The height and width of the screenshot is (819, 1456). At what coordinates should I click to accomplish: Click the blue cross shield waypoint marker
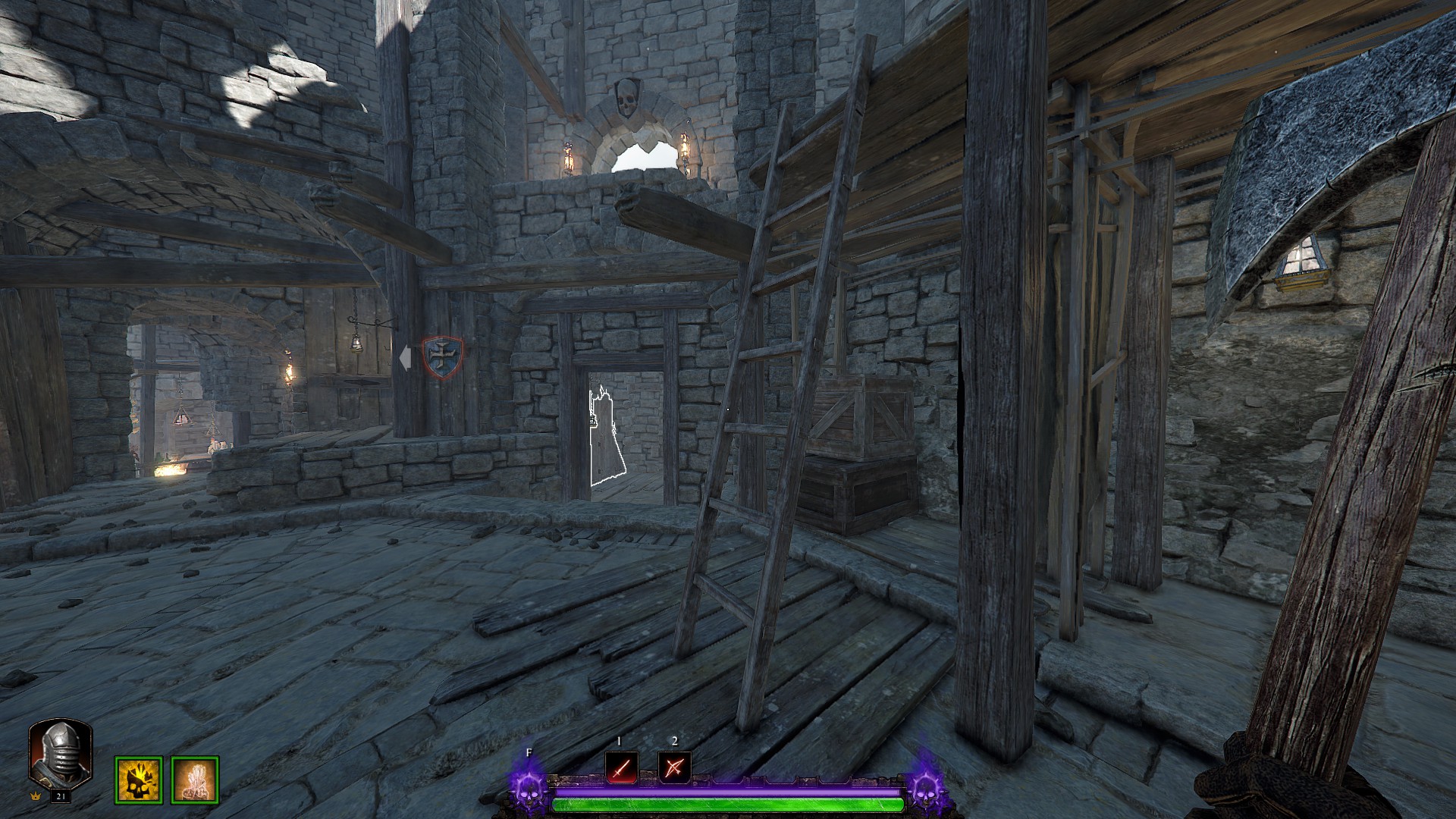442,356
